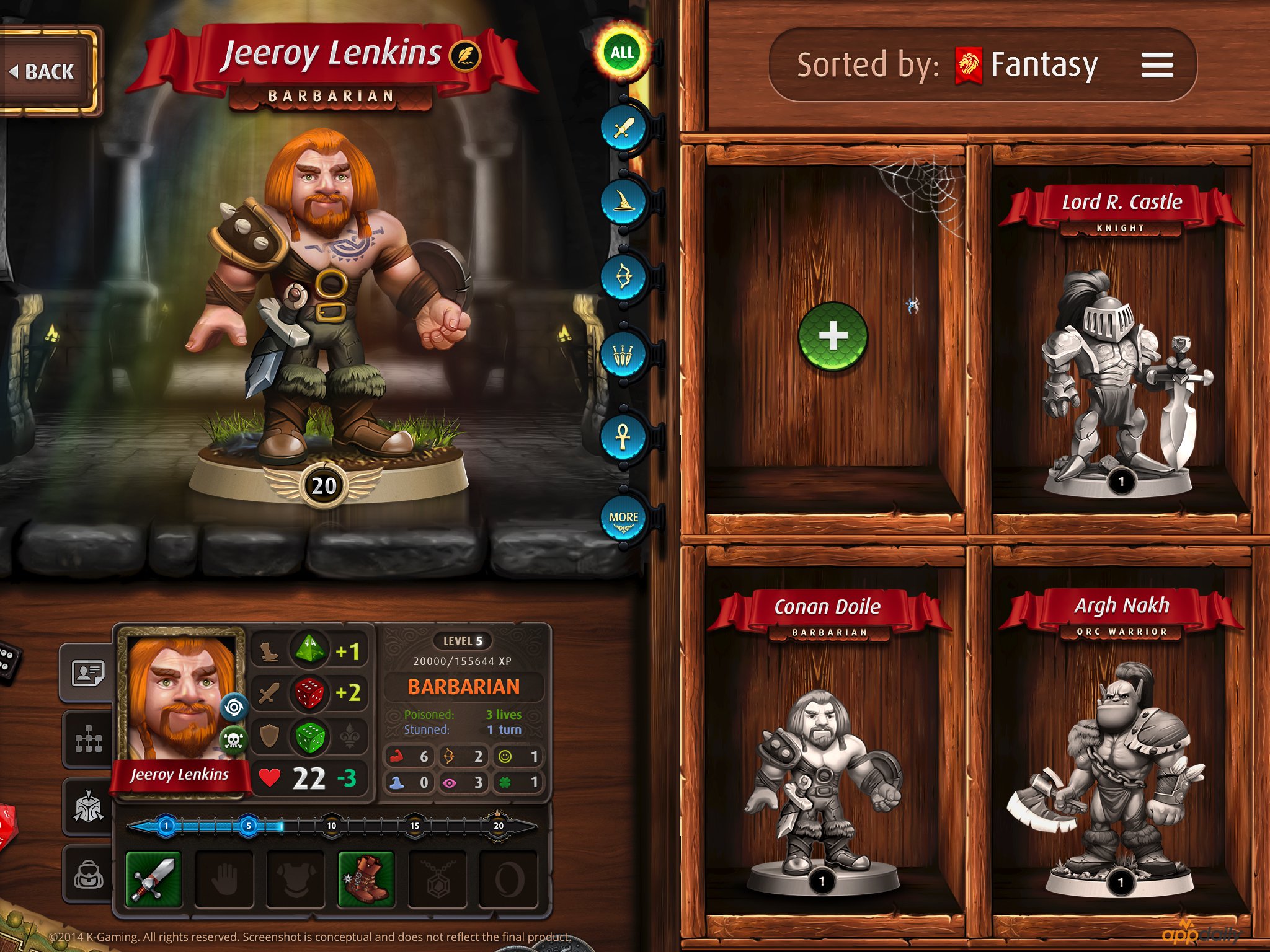This screenshot has width=1270, height=952.
Task: Filter by the sword class icon
Action: coord(623,128)
